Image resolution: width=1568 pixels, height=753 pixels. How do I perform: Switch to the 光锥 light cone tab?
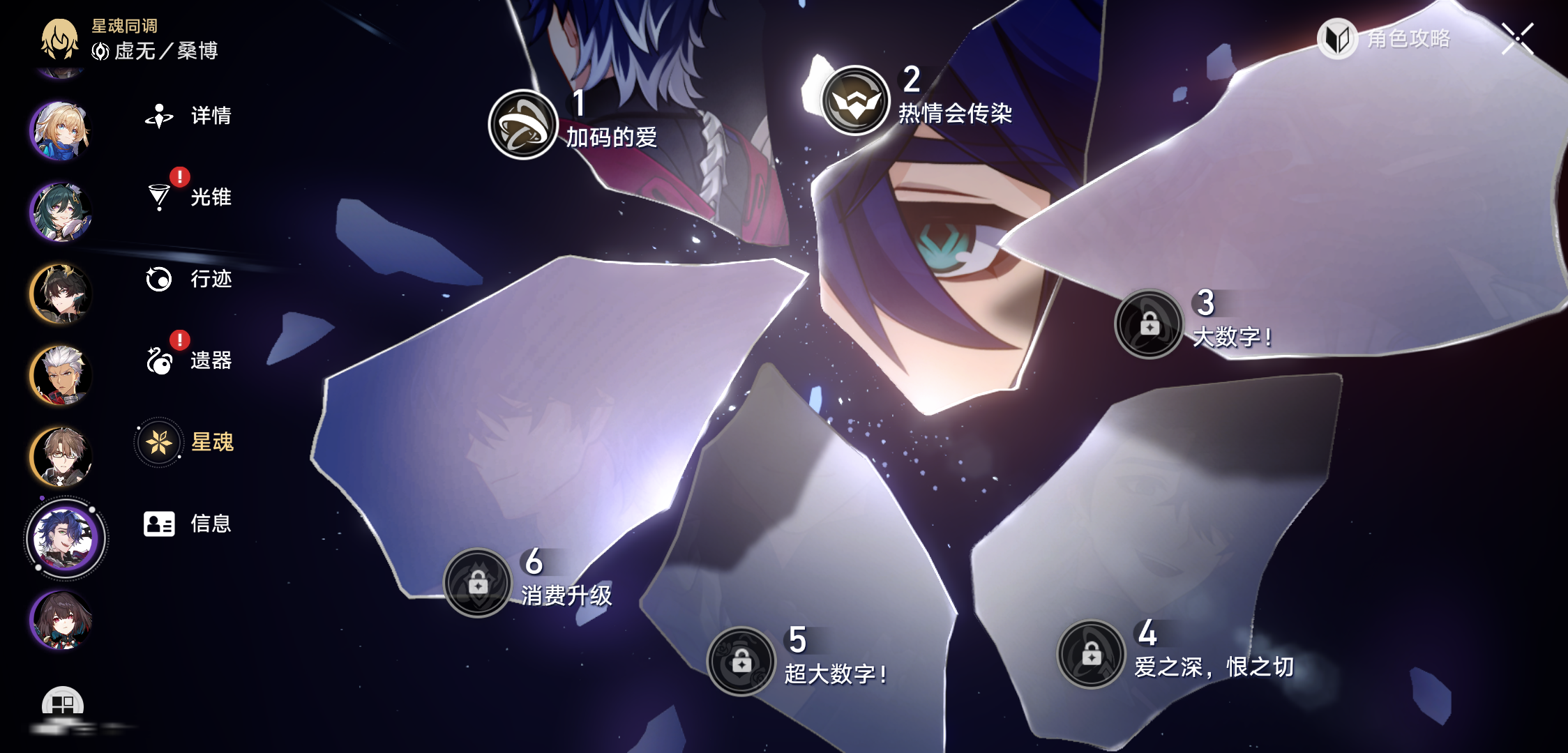tap(188, 197)
